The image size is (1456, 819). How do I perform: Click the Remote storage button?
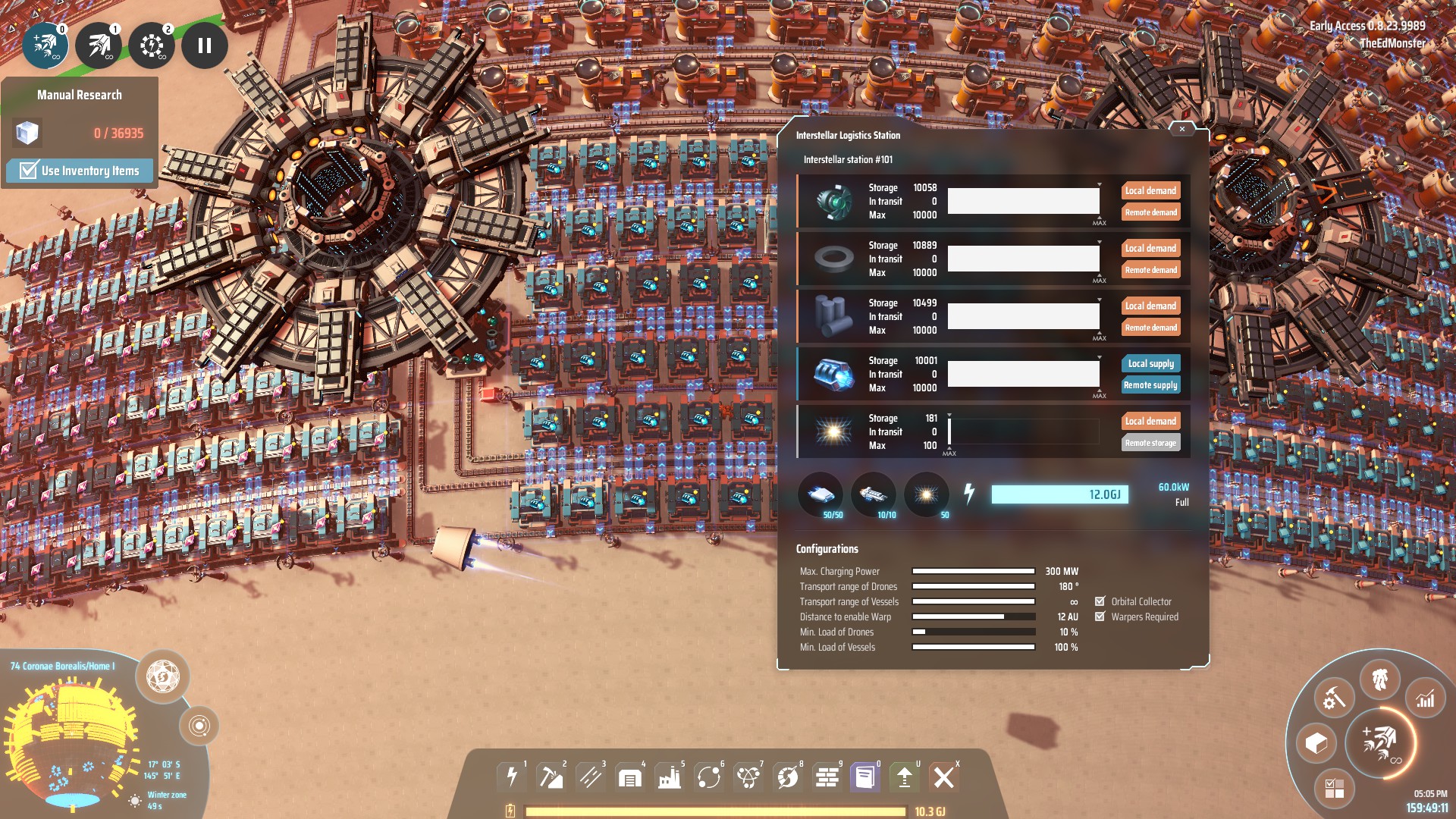coord(1150,443)
